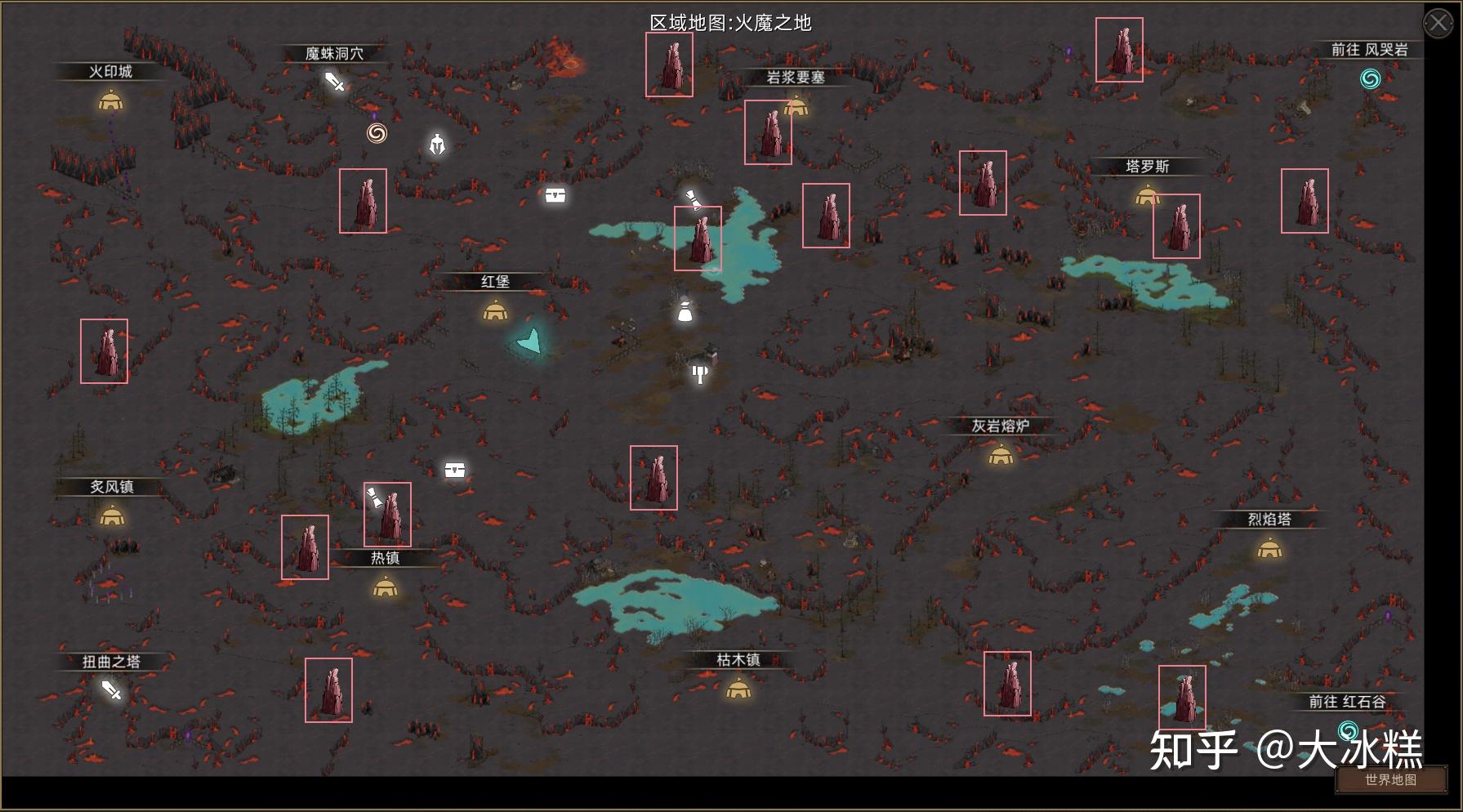
Task: Select the 烈焰塔 town marker
Action: [1269, 549]
